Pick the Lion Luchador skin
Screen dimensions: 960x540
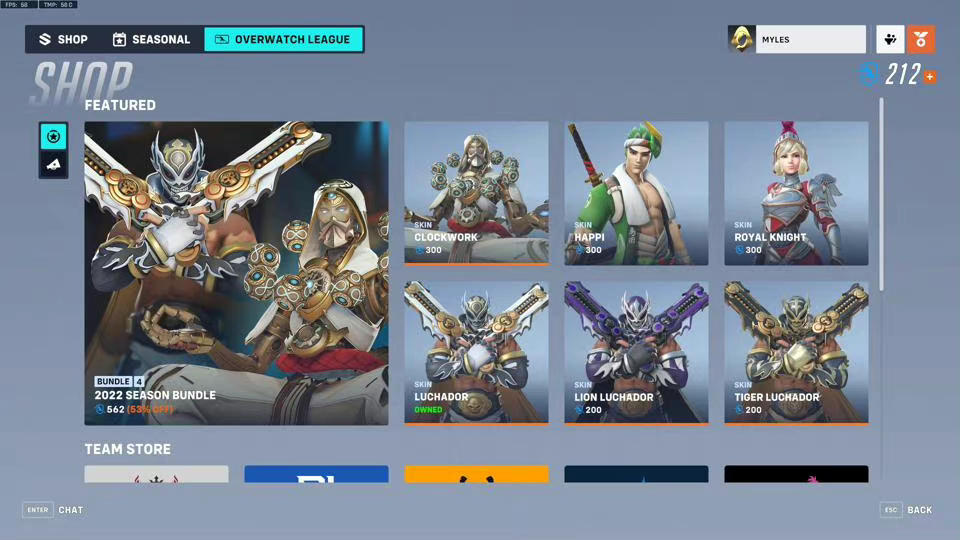point(636,352)
